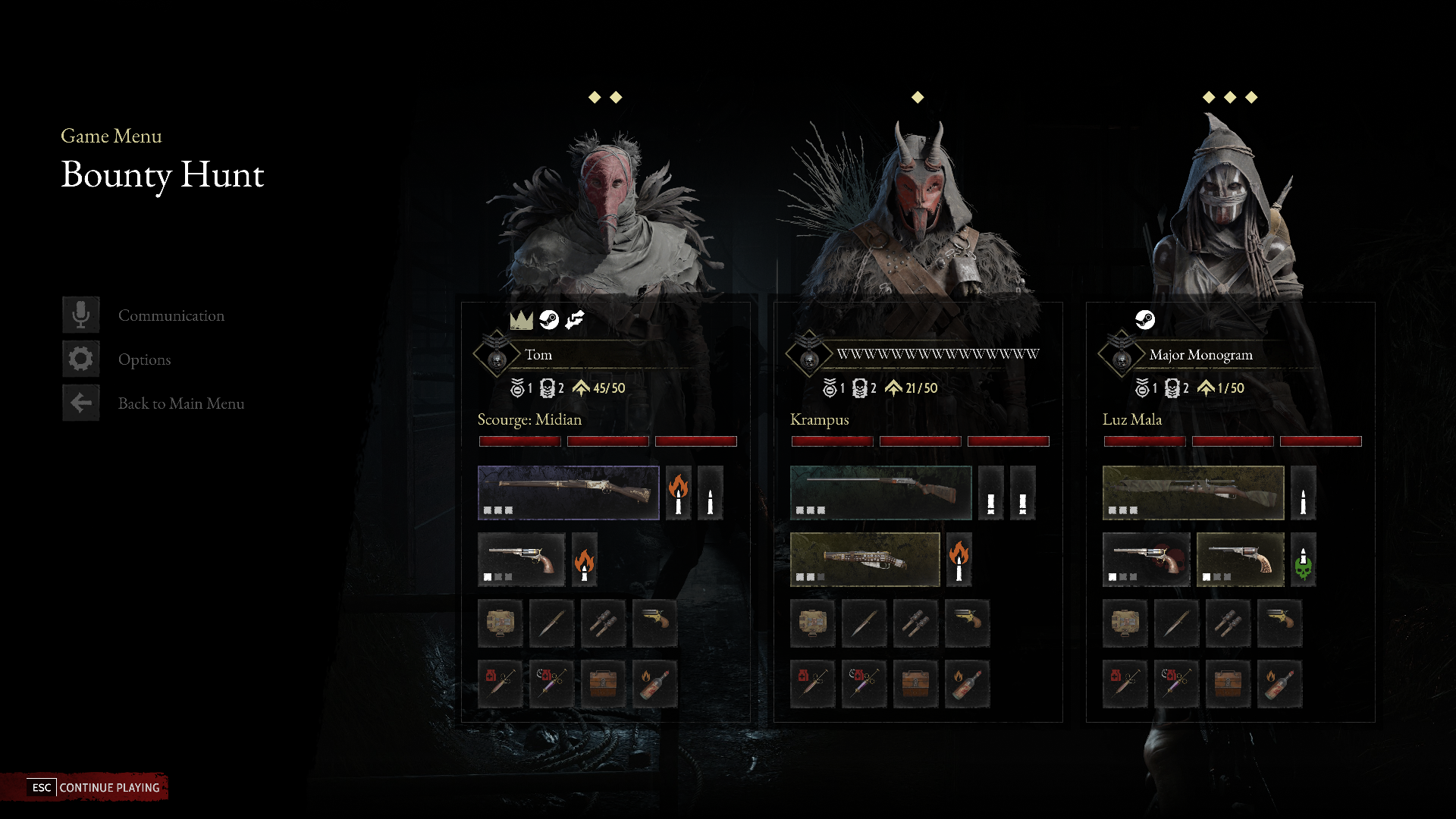Select Krampus hunter's ornate secondary weapon slot
Screen dimensions: 1456x819
[864, 560]
